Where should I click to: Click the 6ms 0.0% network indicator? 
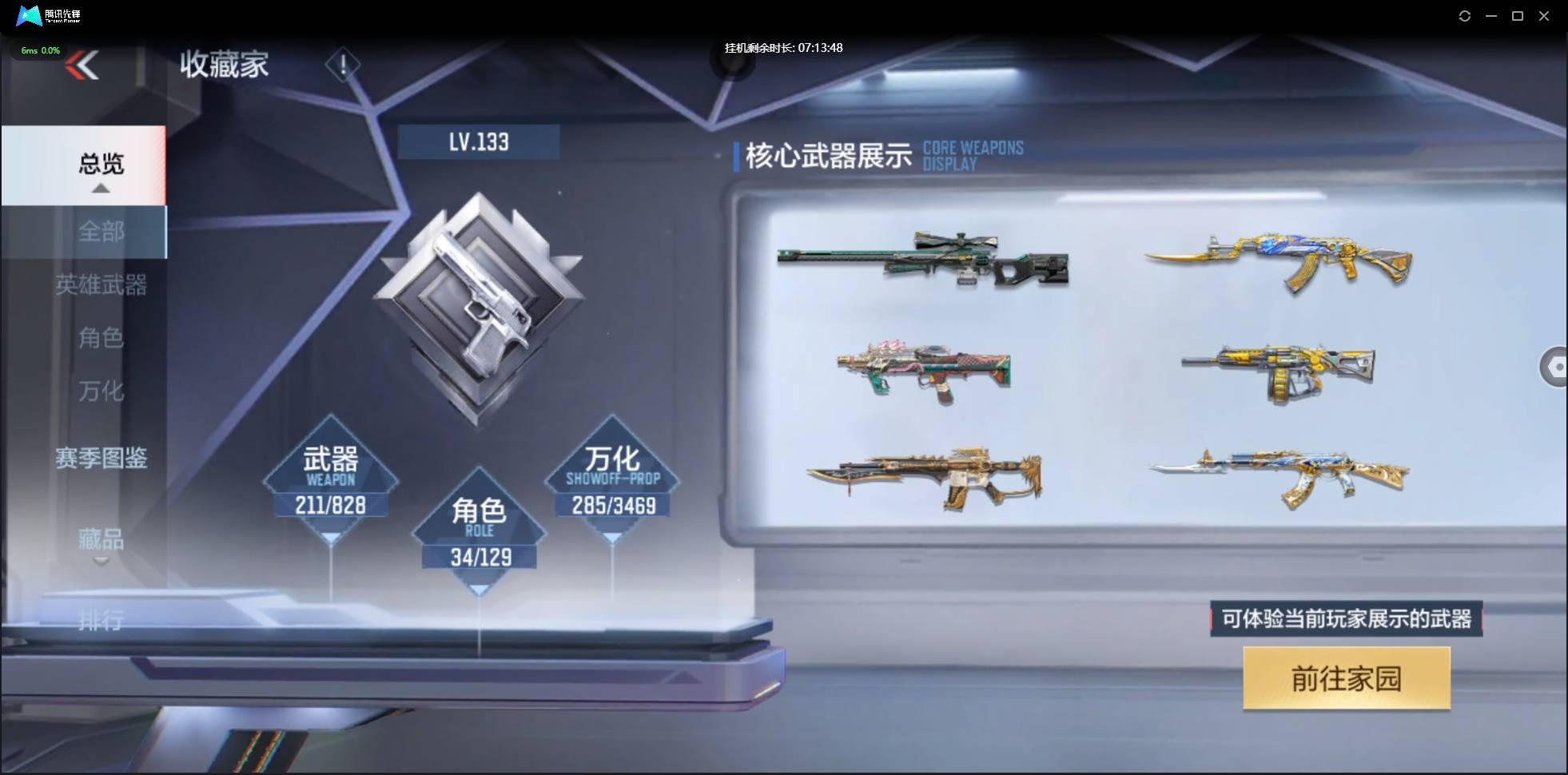click(40, 50)
